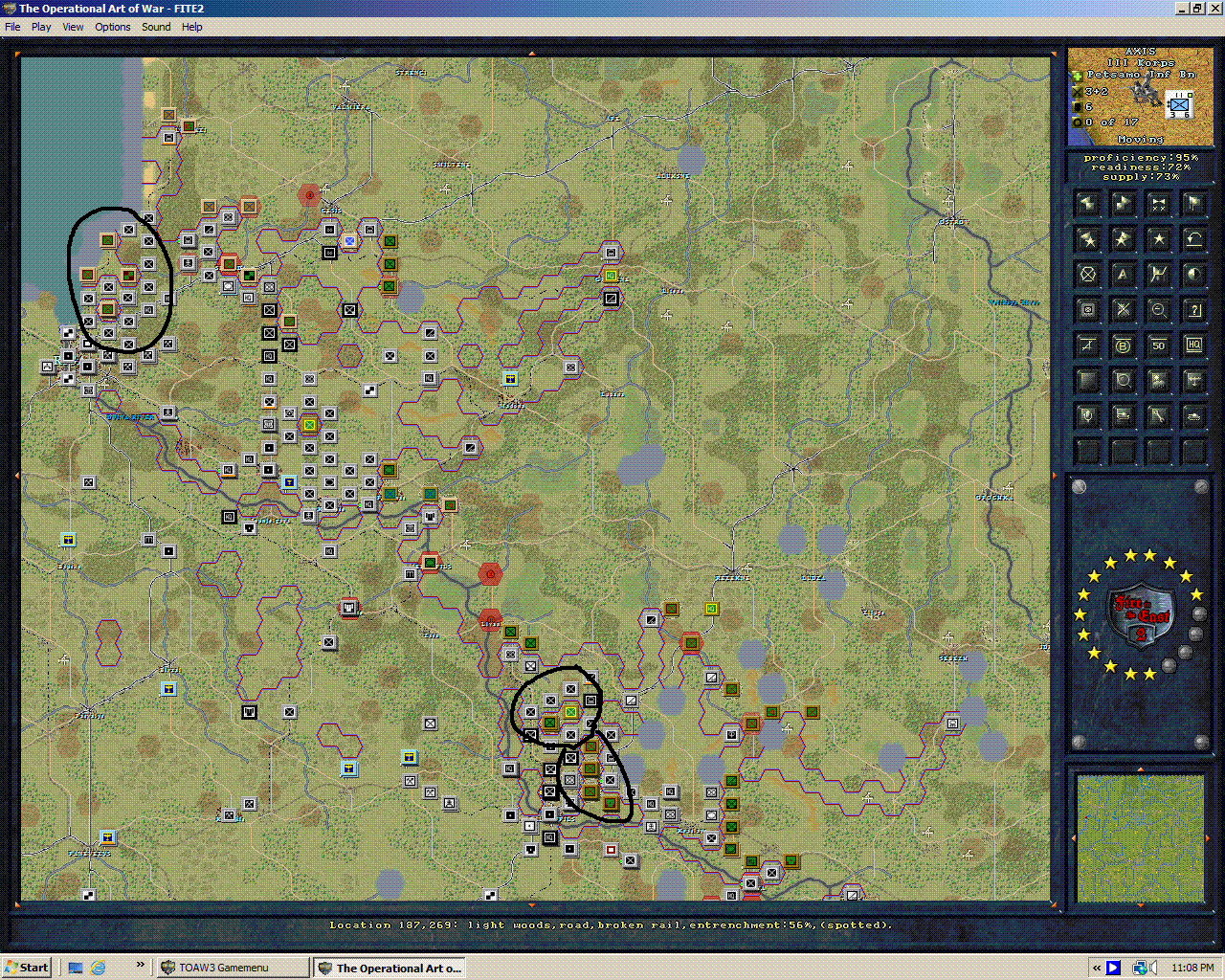Open the View menu

pos(73,27)
